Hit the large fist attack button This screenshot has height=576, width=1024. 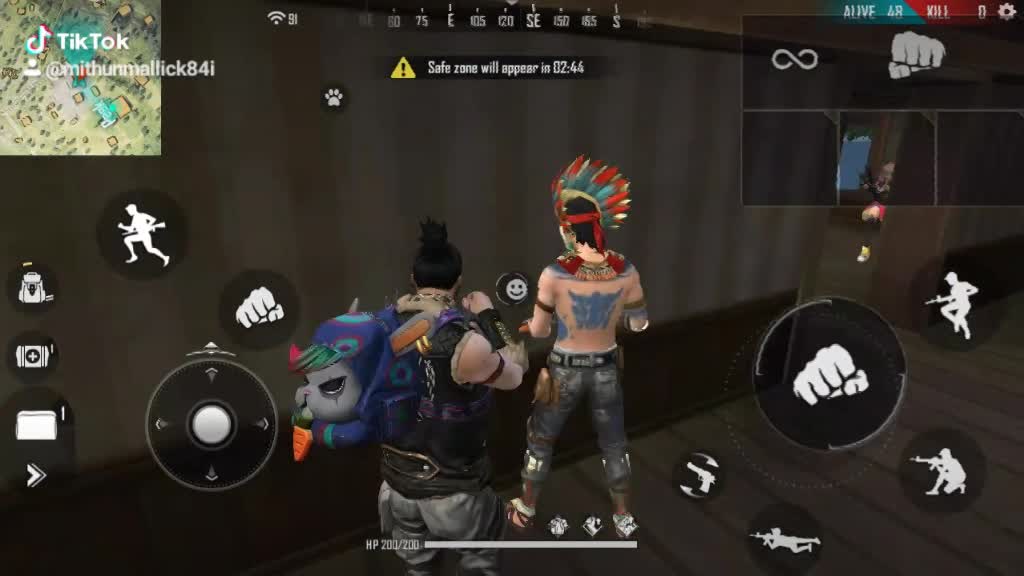coord(830,375)
